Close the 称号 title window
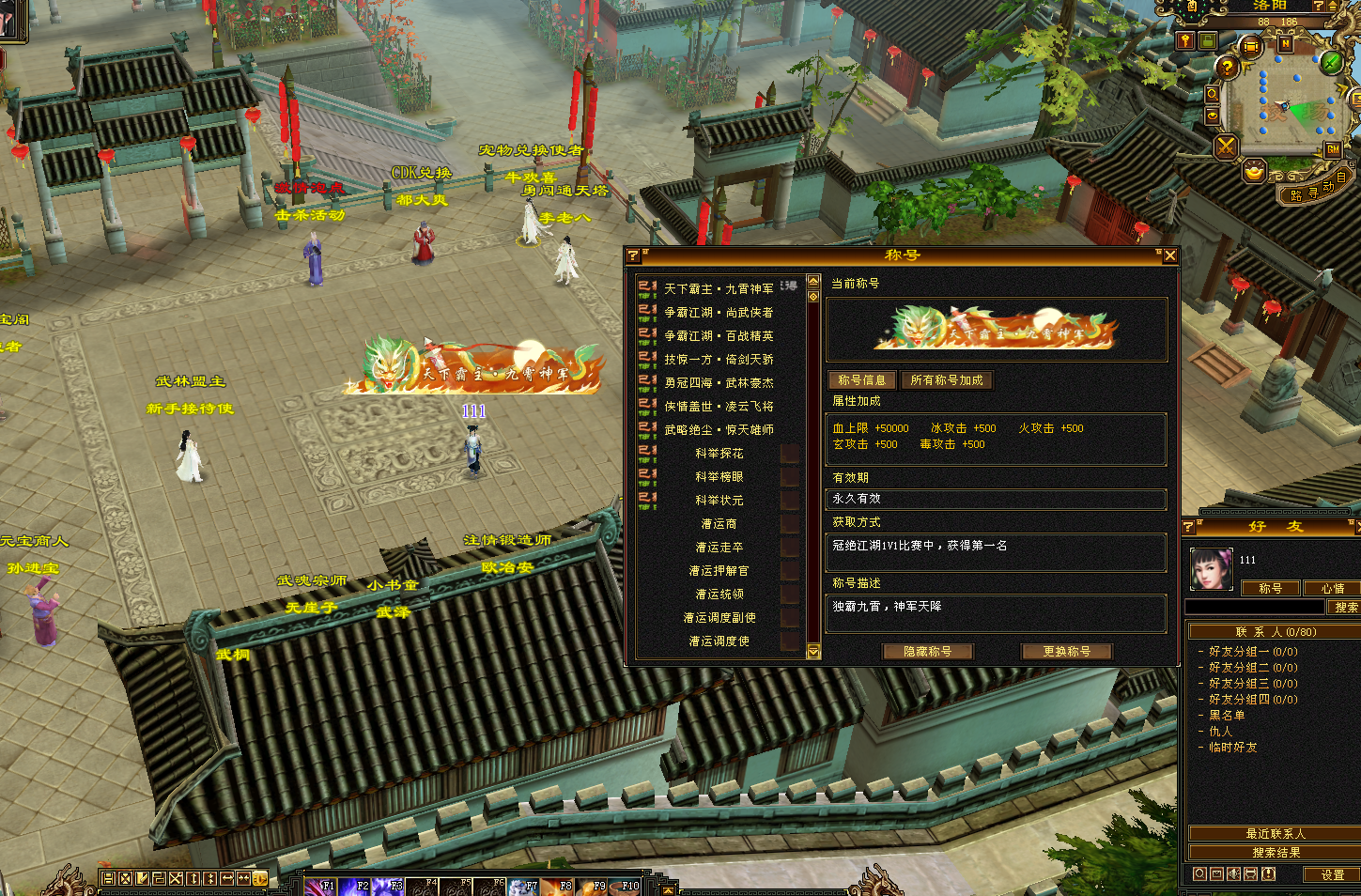Screen dimensions: 1361x896 (1169, 255)
